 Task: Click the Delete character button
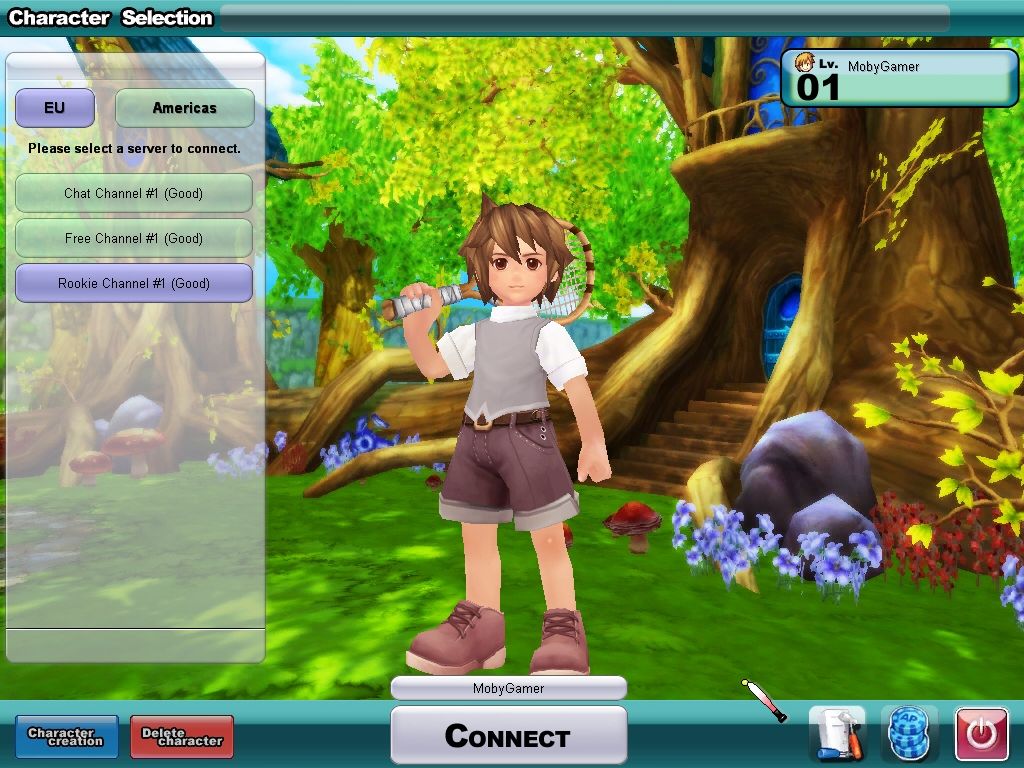coord(182,737)
